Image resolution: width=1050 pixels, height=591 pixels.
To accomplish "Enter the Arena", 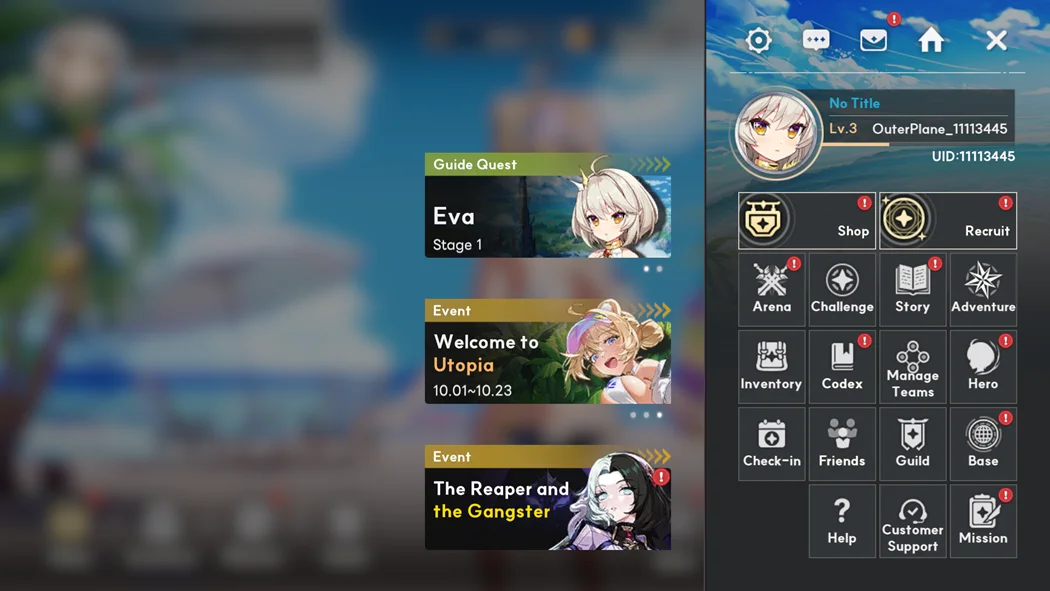I will pyautogui.click(x=772, y=289).
